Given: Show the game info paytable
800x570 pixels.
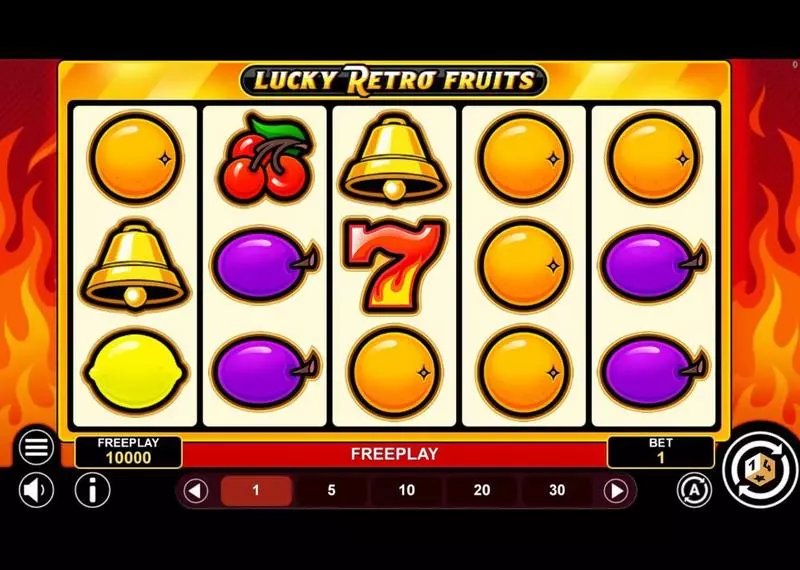Looking at the screenshot, I should point(93,490).
